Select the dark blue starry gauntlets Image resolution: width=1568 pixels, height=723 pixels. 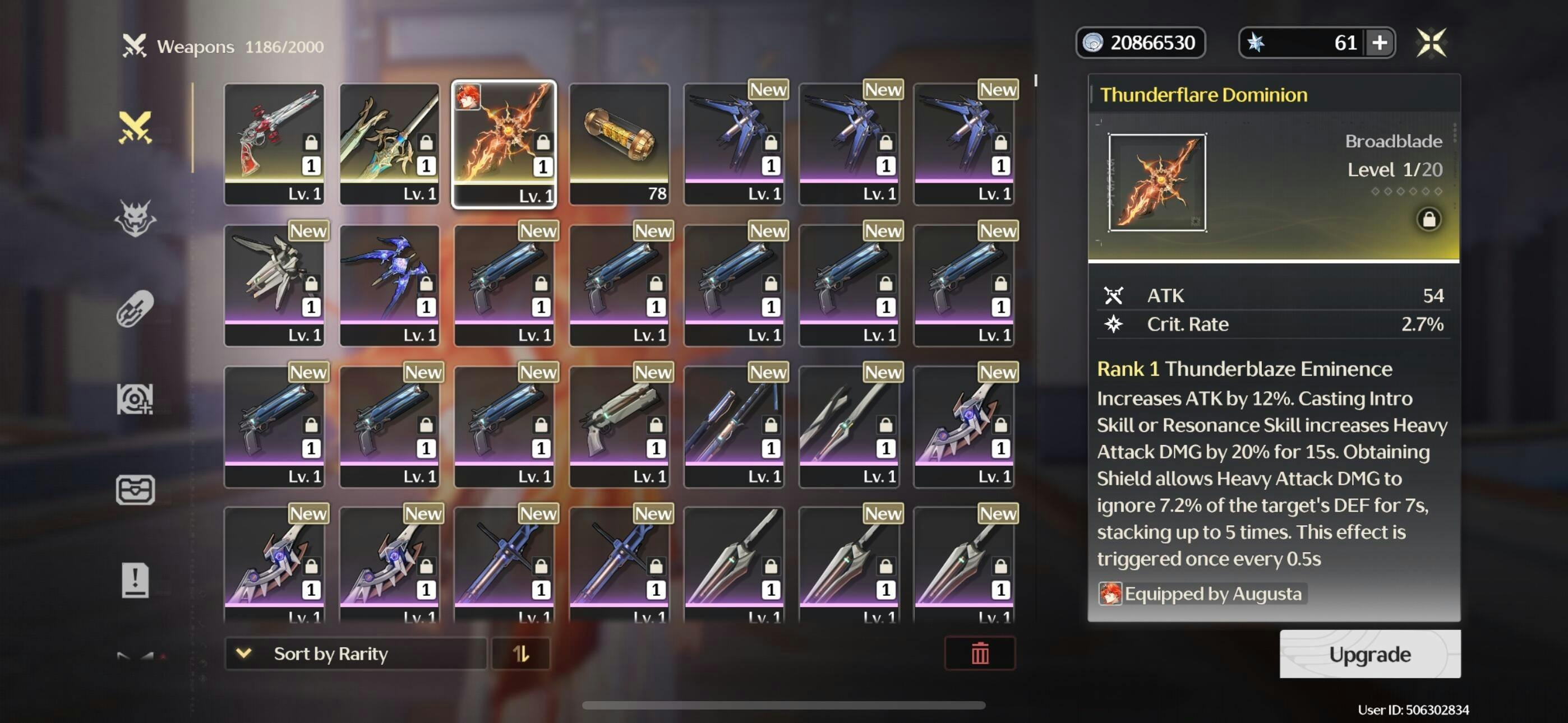click(389, 284)
